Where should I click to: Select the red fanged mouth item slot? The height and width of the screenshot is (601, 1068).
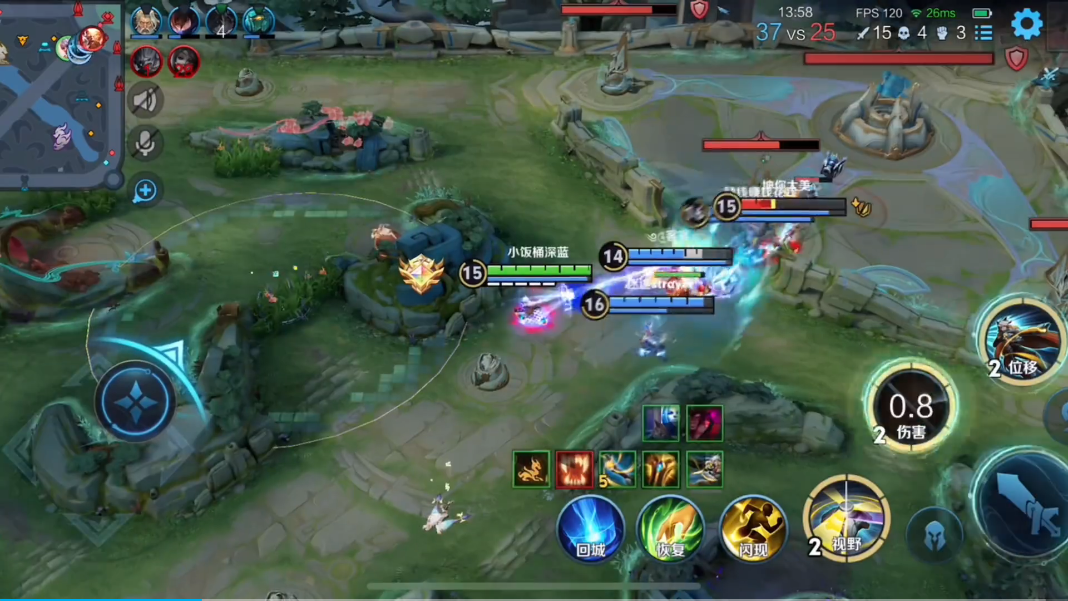pyautogui.click(x=575, y=469)
